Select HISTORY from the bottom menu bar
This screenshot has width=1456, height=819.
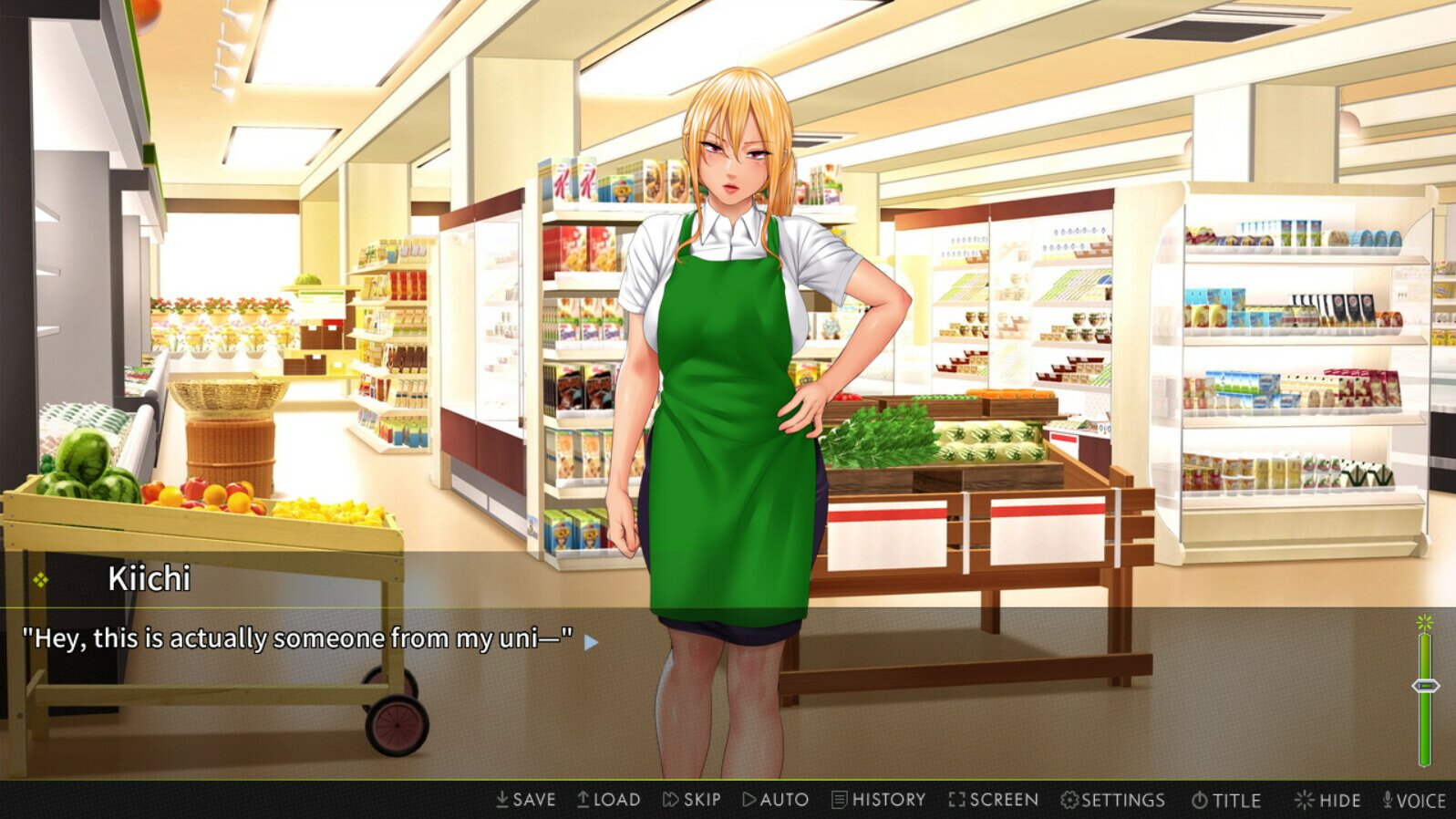click(880, 799)
